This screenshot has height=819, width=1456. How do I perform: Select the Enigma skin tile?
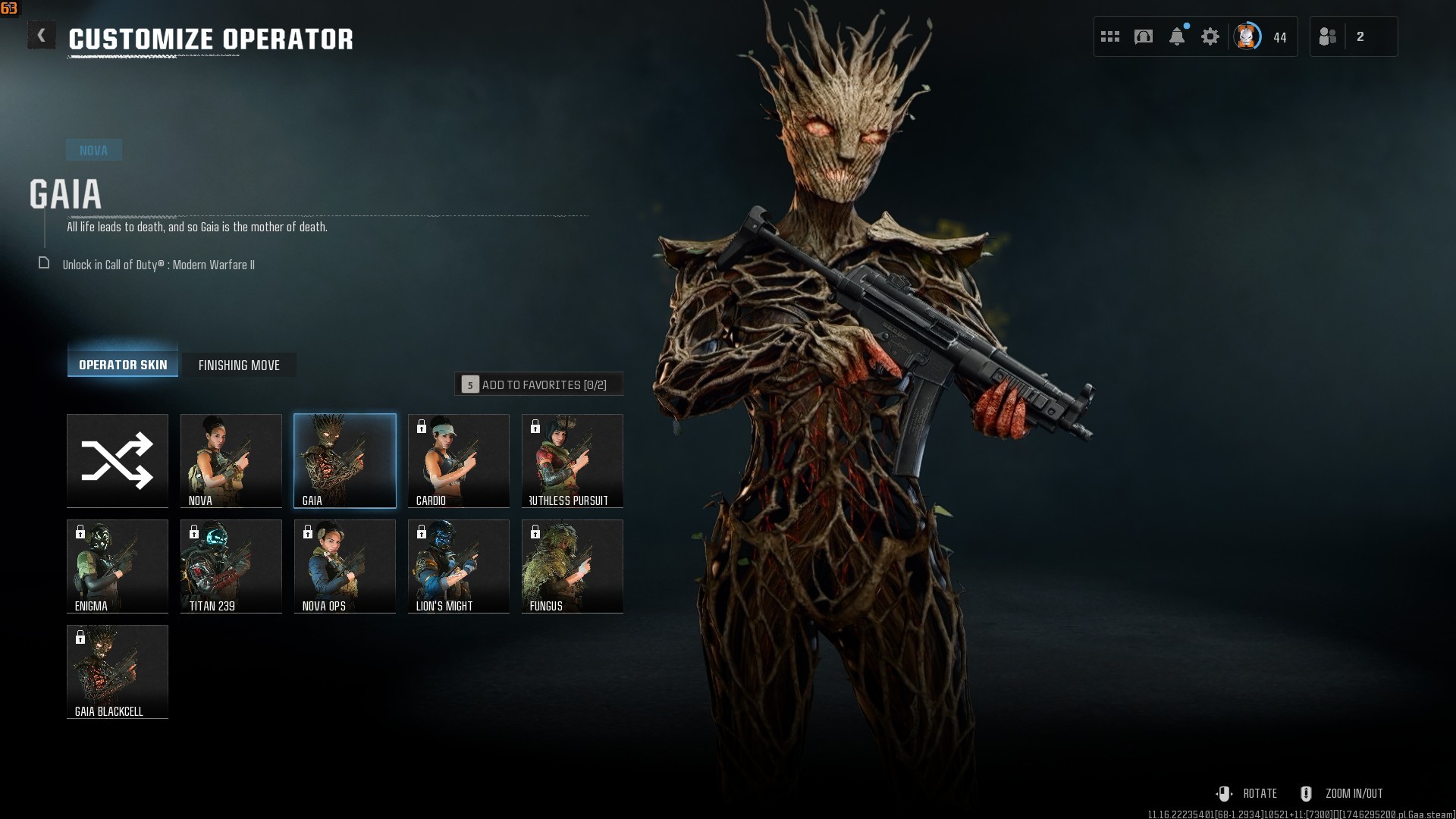(x=118, y=566)
